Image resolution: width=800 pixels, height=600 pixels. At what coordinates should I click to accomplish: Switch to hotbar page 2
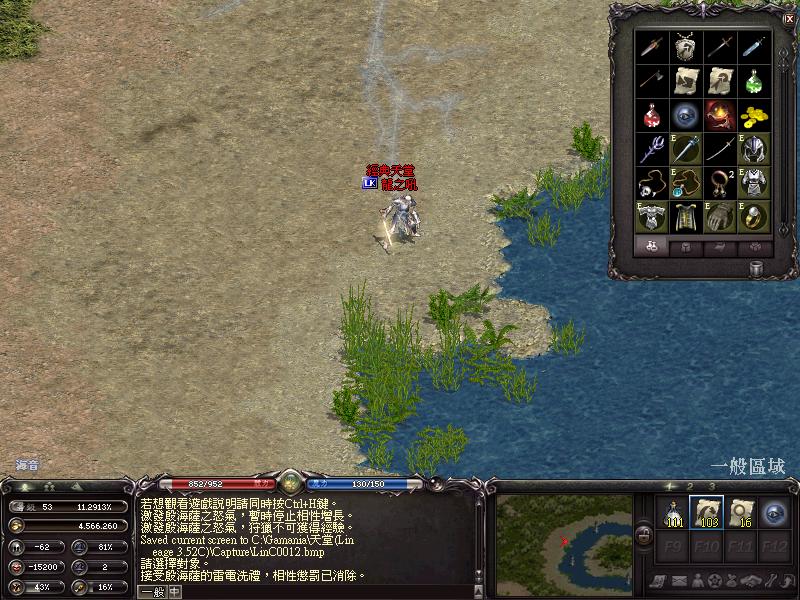point(688,487)
